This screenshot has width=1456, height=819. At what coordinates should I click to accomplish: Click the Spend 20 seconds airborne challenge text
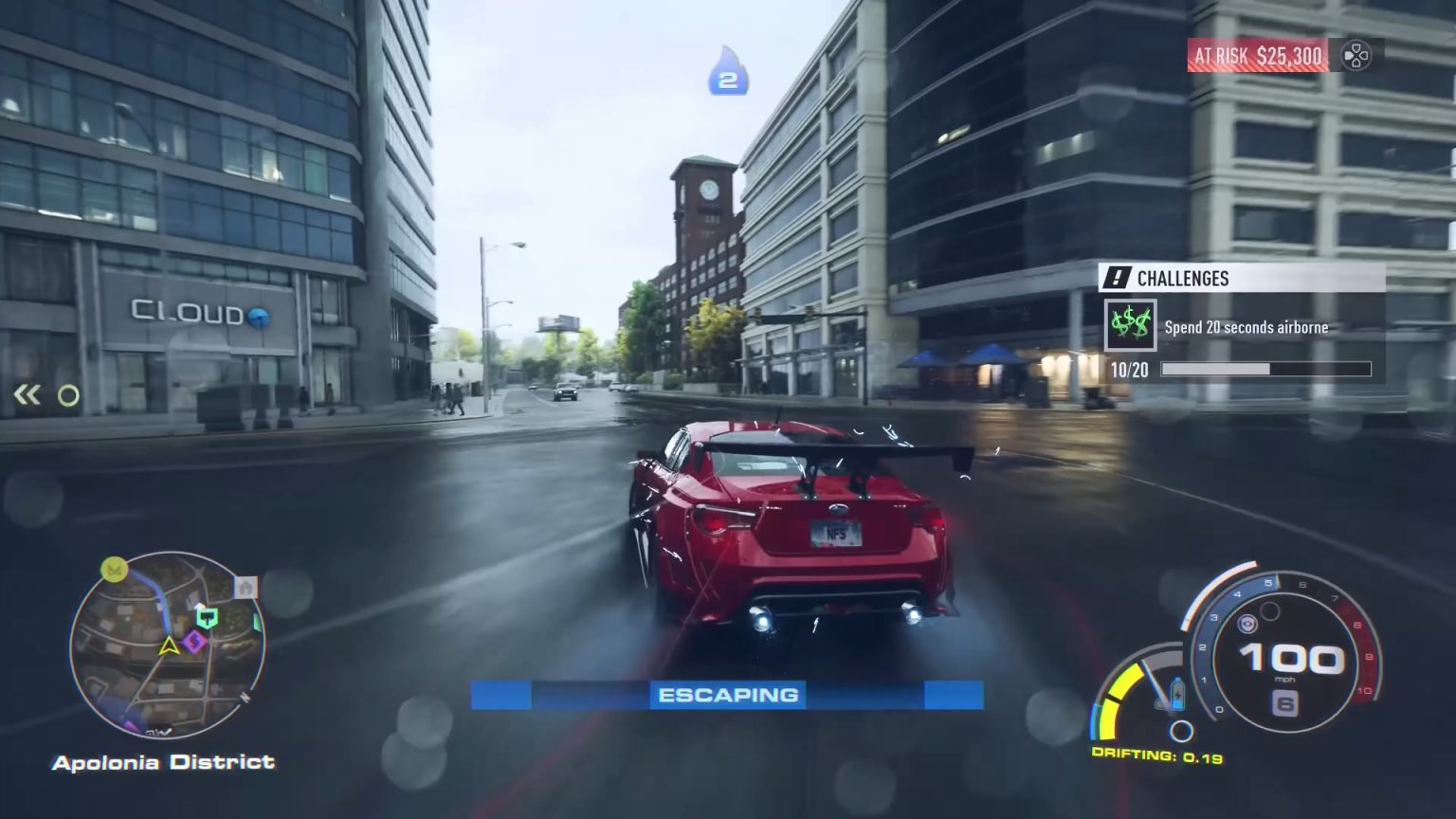tap(1247, 327)
